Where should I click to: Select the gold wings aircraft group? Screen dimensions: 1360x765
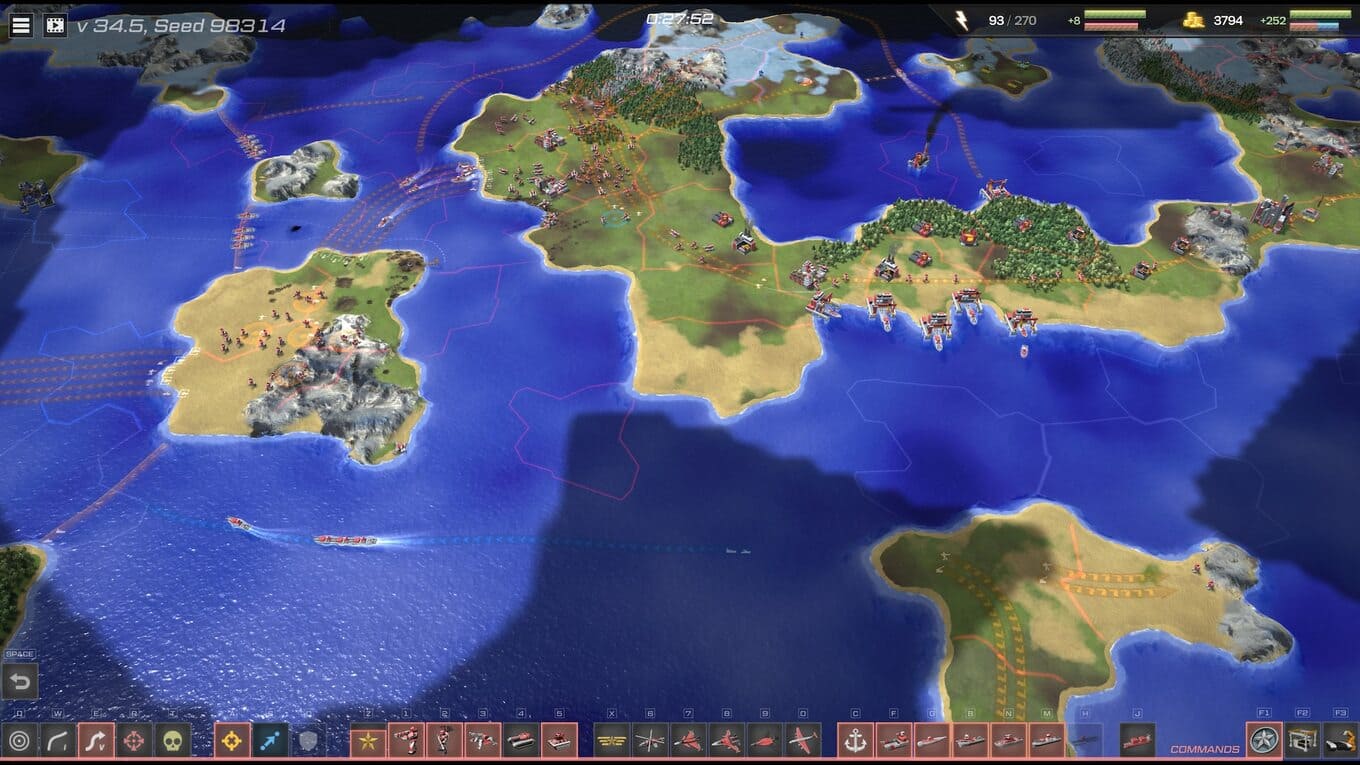612,741
